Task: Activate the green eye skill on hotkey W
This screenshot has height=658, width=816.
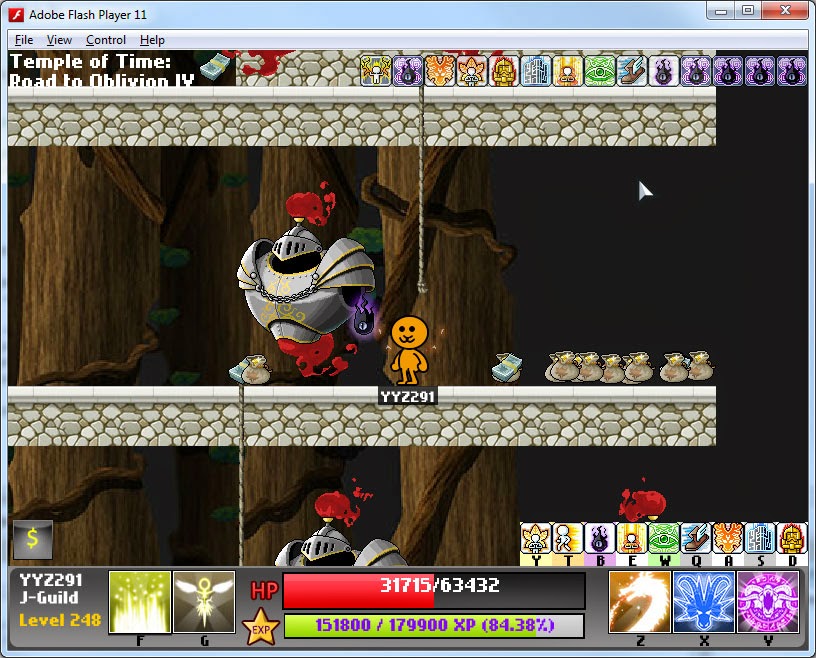Action: 664,538
